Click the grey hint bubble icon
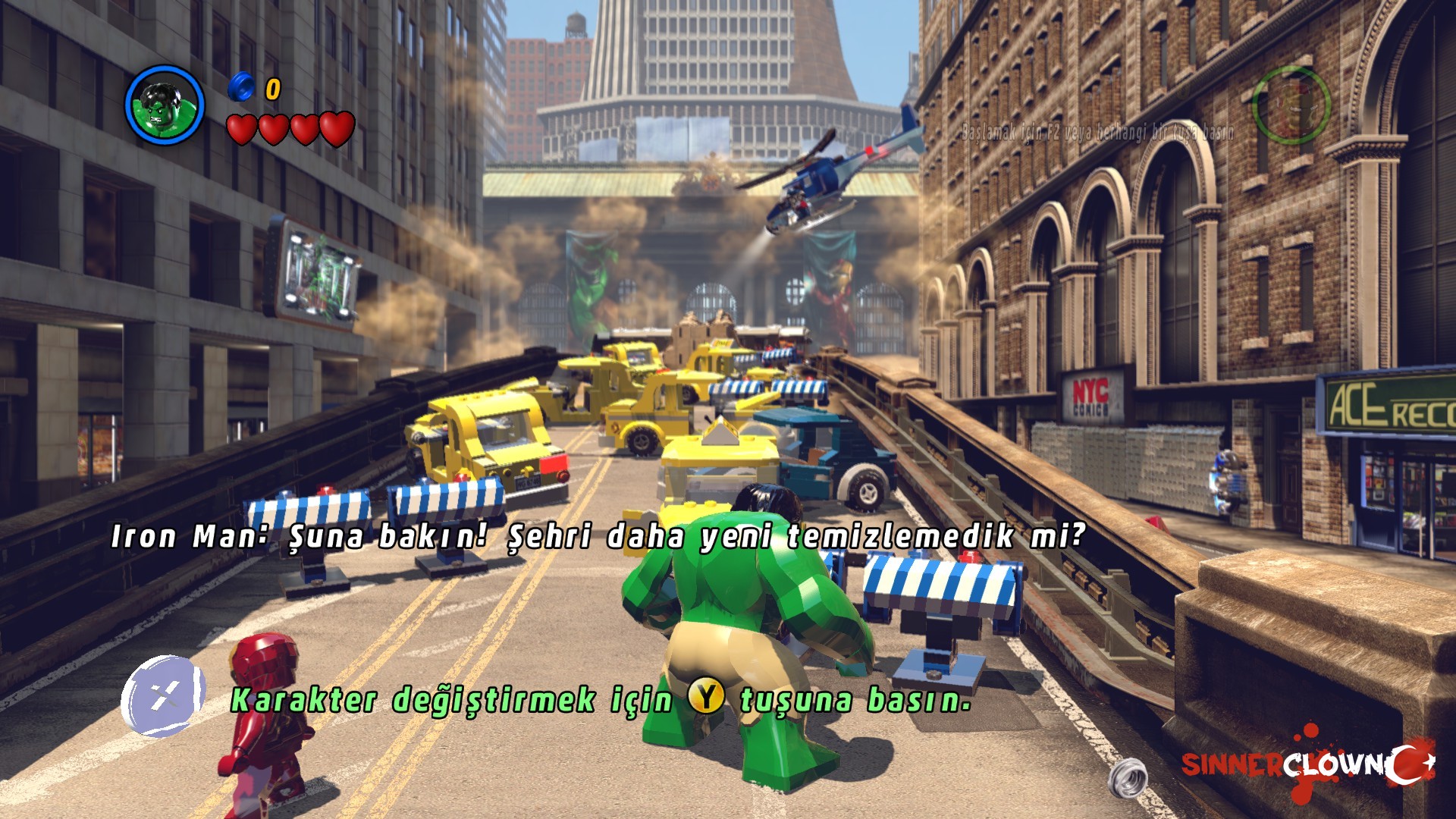Viewport: 1456px width, 819px height. click(x=163, y=696)
